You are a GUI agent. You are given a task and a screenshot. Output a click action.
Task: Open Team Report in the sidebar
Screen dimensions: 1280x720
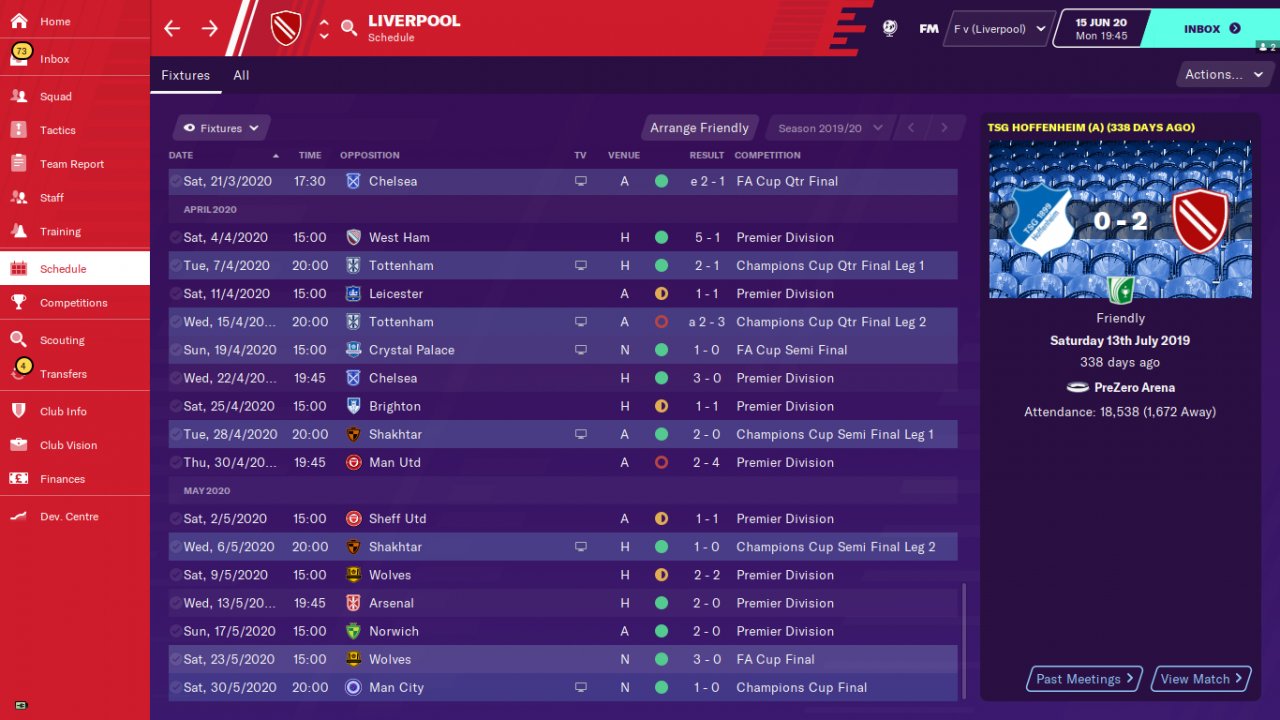coord(72,164)
